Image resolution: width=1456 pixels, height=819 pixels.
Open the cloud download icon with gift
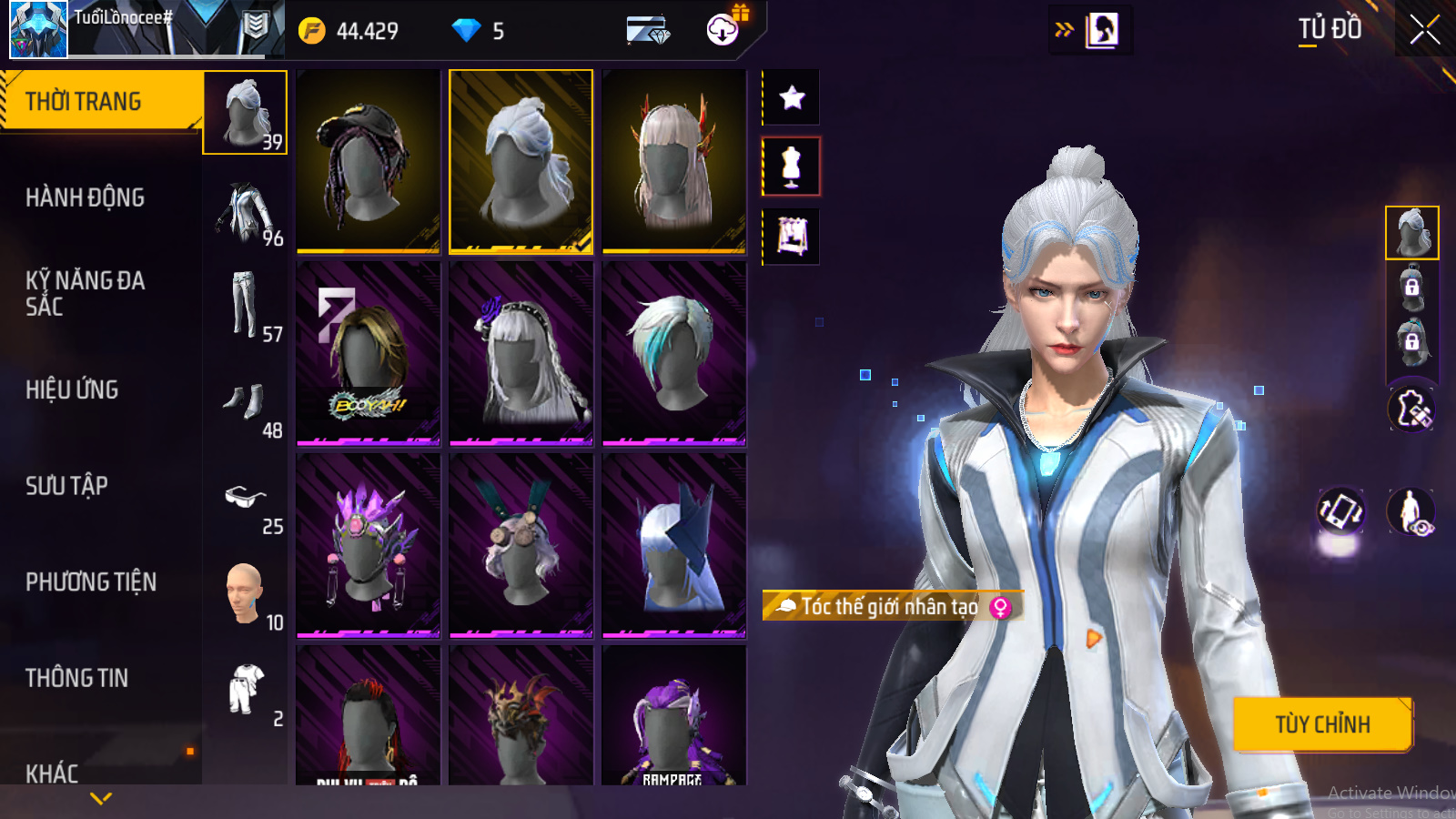tap(723, 29)
